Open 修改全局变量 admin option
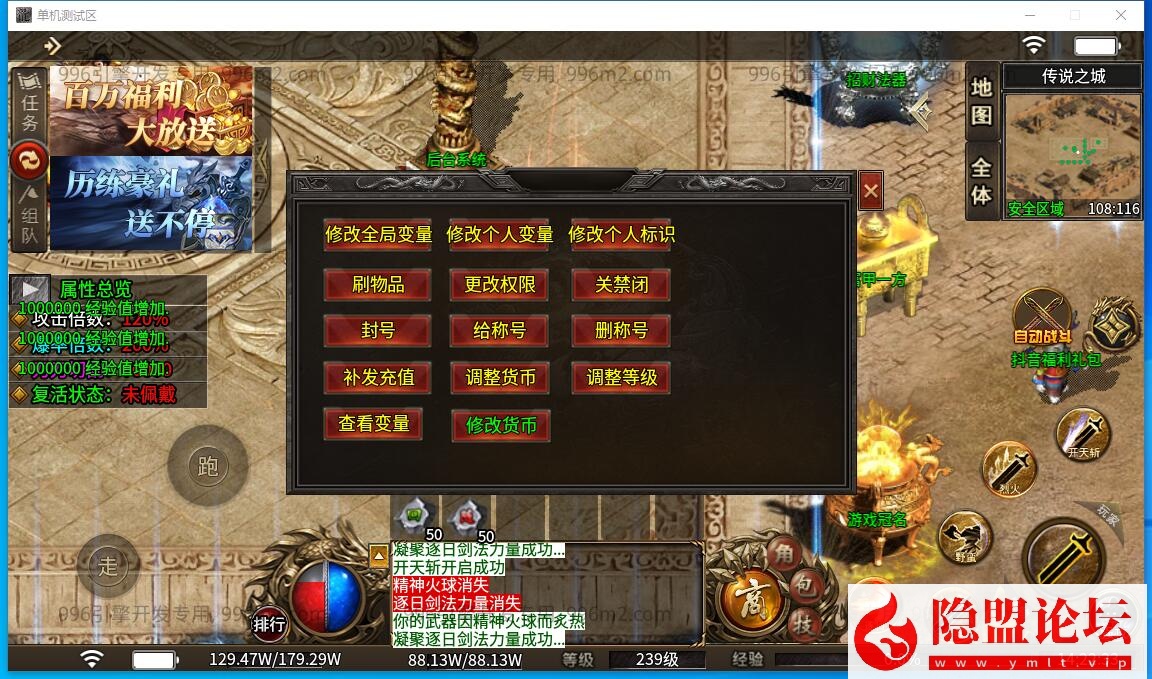The image size is (1152, 679). pos(378,235)
